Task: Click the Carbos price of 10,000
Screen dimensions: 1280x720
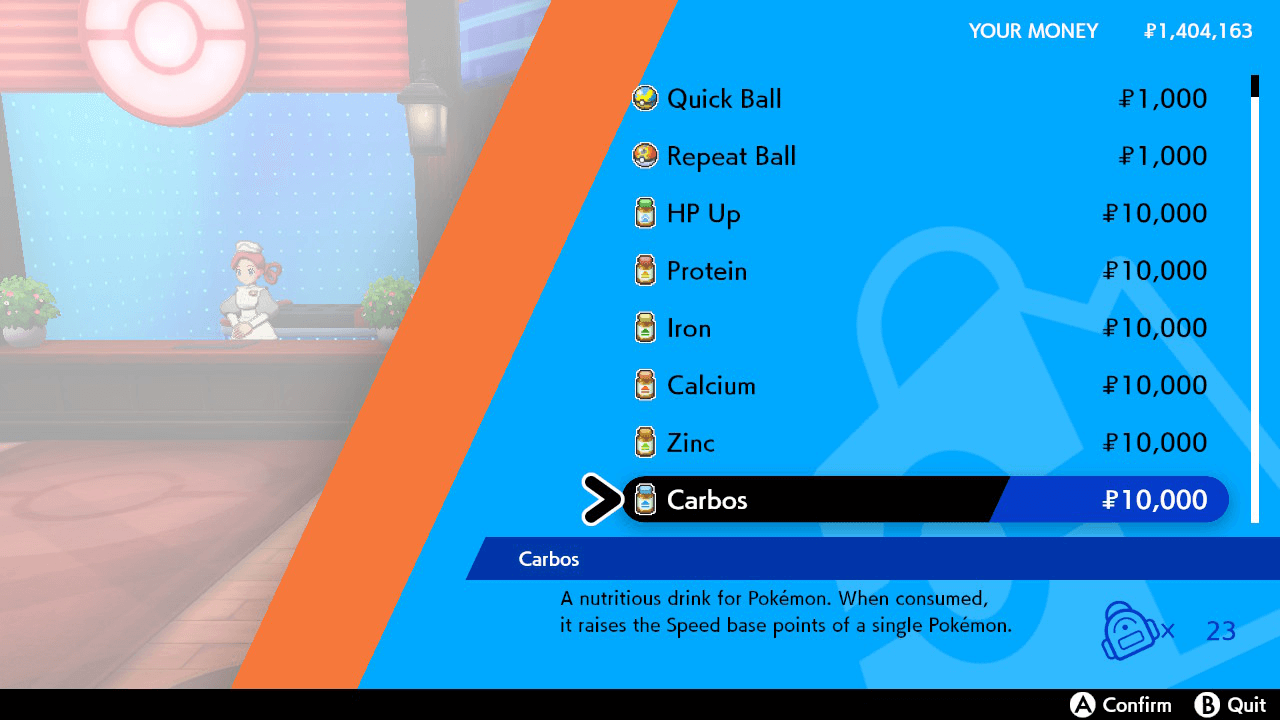Action: pyautogui.click(x=1156, y=500)
